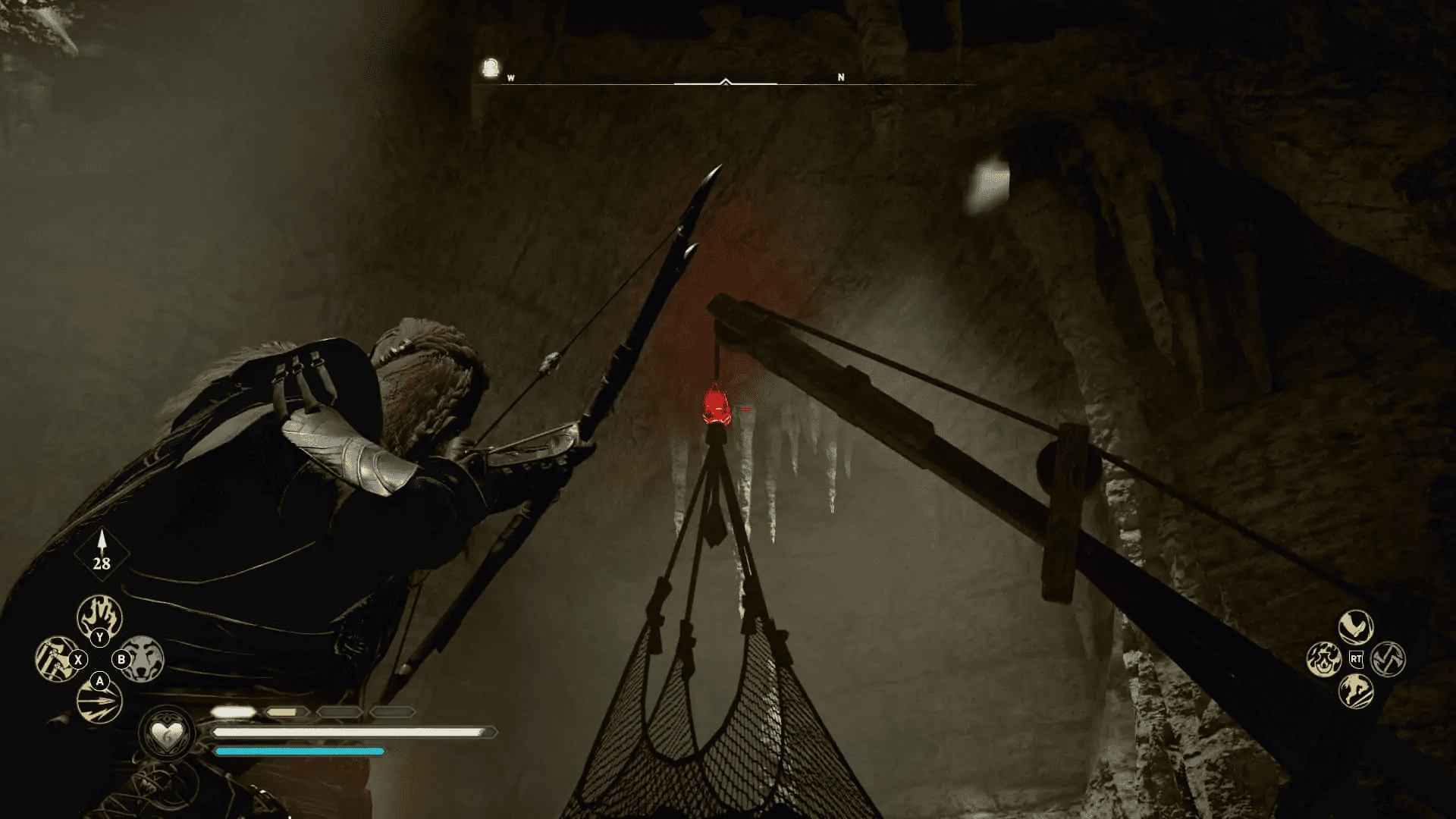1456x819 pixels.
Task: Activate the crossed-axes ability icon
Action: point(1388,659)
